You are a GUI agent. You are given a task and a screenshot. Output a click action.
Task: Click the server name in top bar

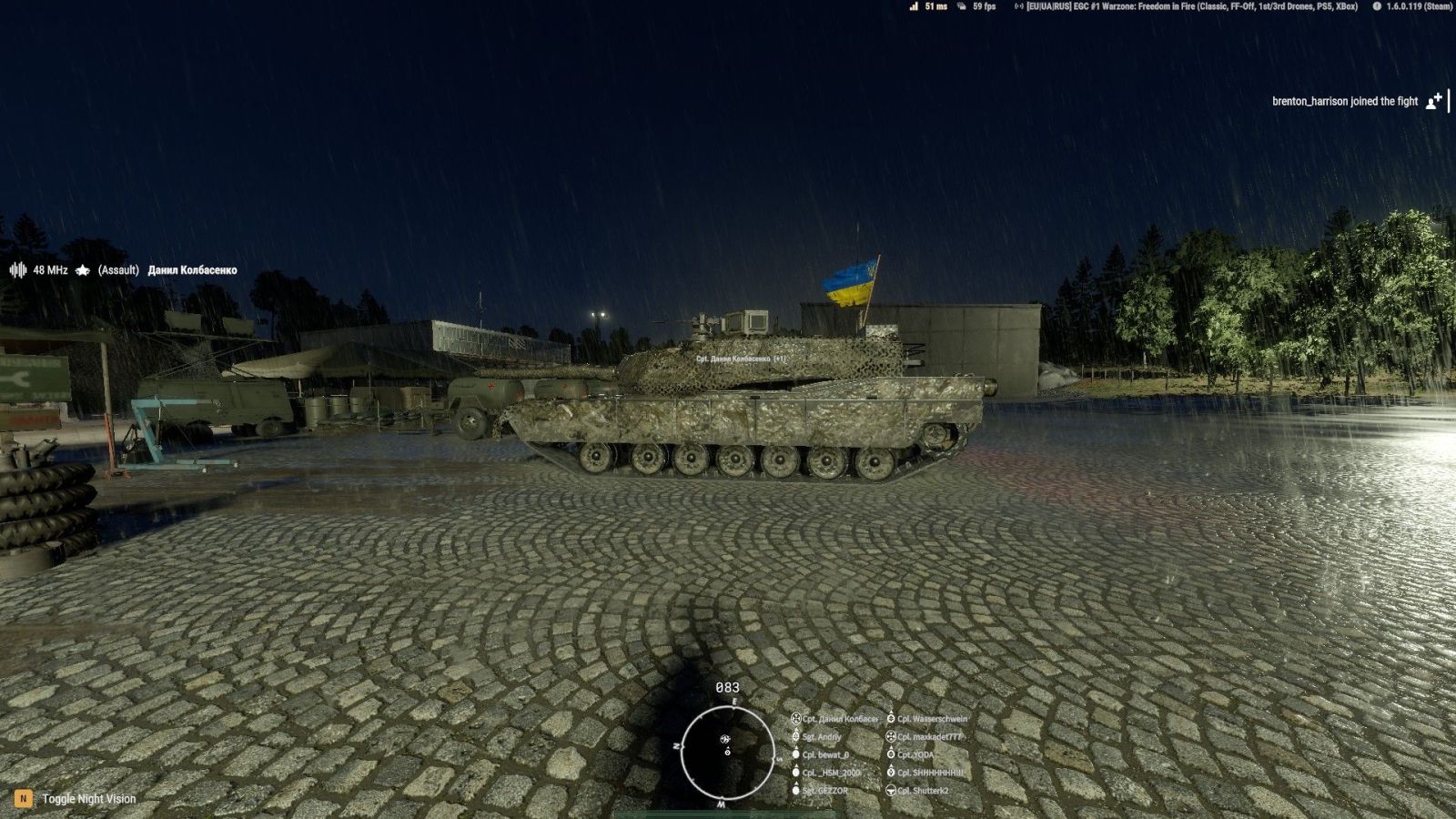tap(1191, 6)
